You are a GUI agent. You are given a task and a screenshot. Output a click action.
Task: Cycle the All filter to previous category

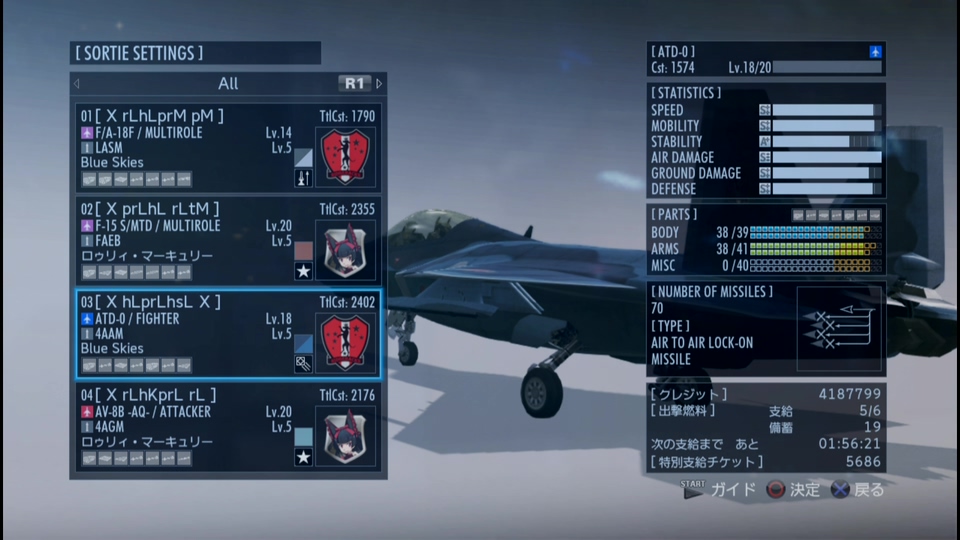[x=77, y=84]
